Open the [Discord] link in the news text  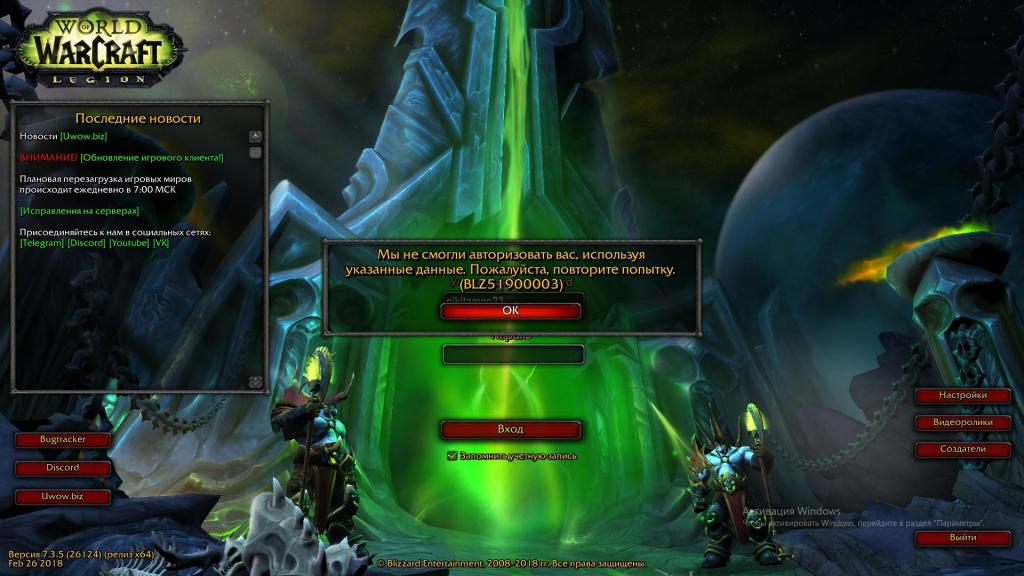tap(86, 243)
